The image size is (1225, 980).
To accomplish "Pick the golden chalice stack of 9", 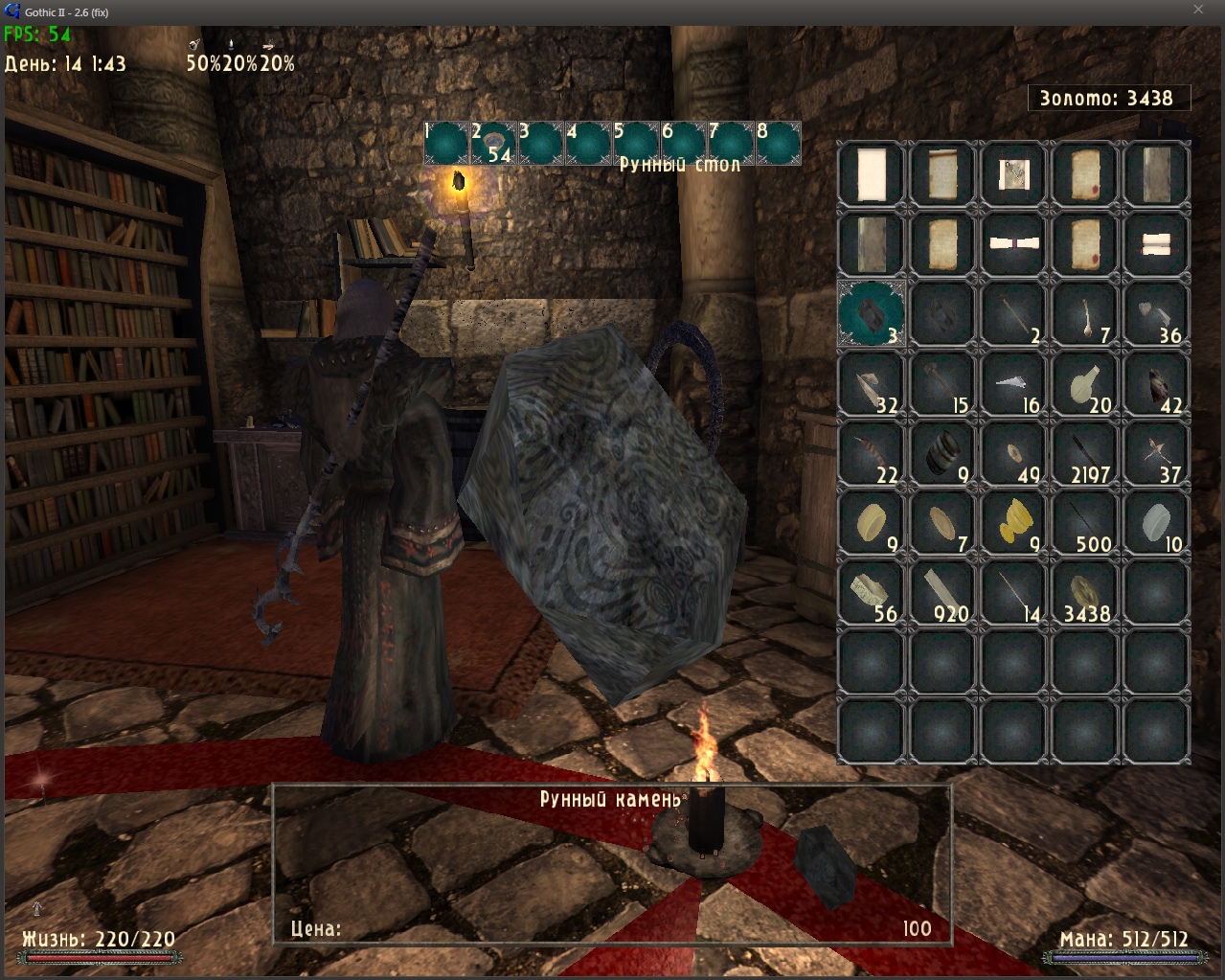I will click(1013, 522).
